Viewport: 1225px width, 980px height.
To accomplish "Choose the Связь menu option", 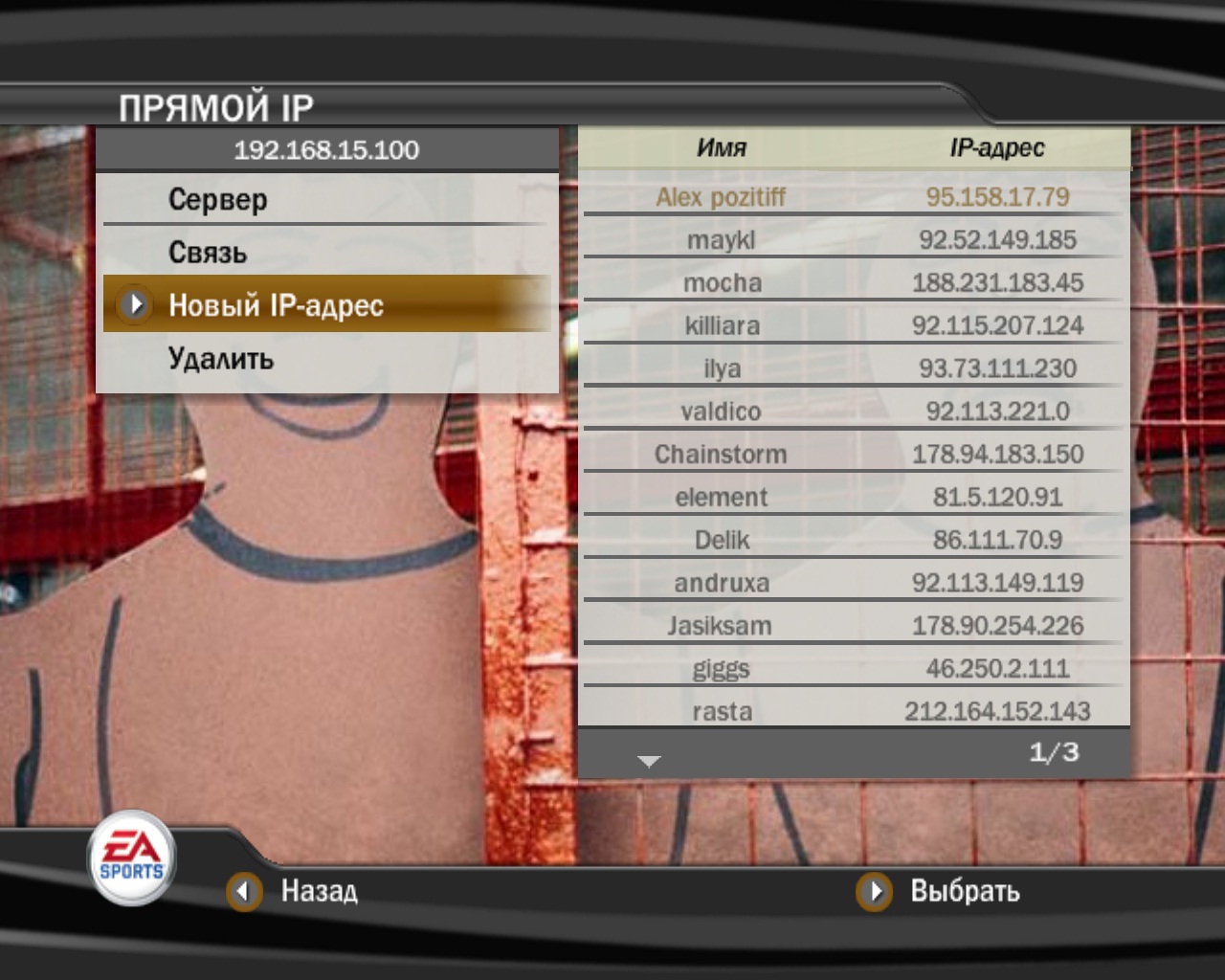I will point(208,253).
